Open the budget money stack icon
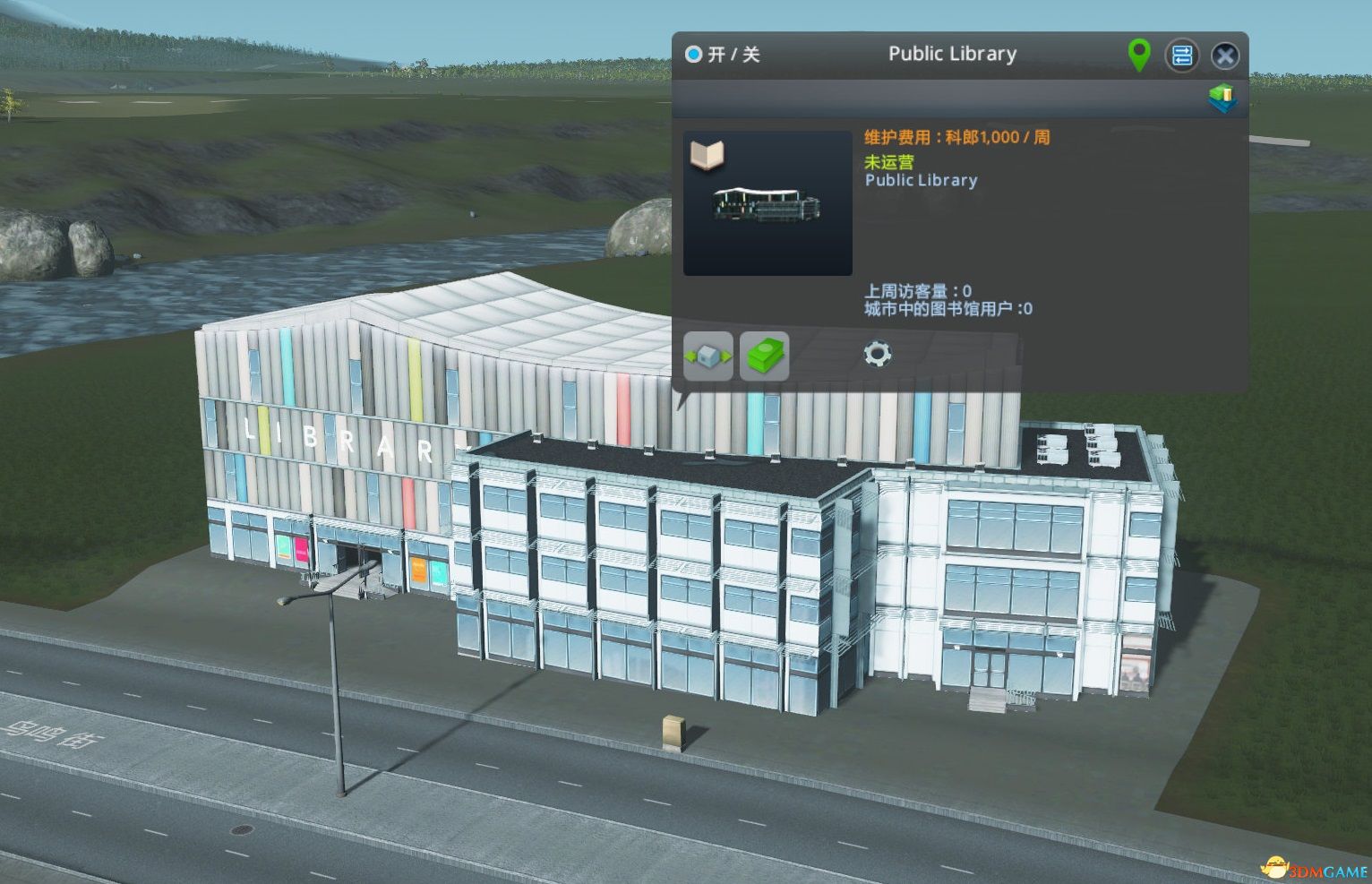Image resolution: width=1372 pixels, height=884 pixels. coord(763,355)
